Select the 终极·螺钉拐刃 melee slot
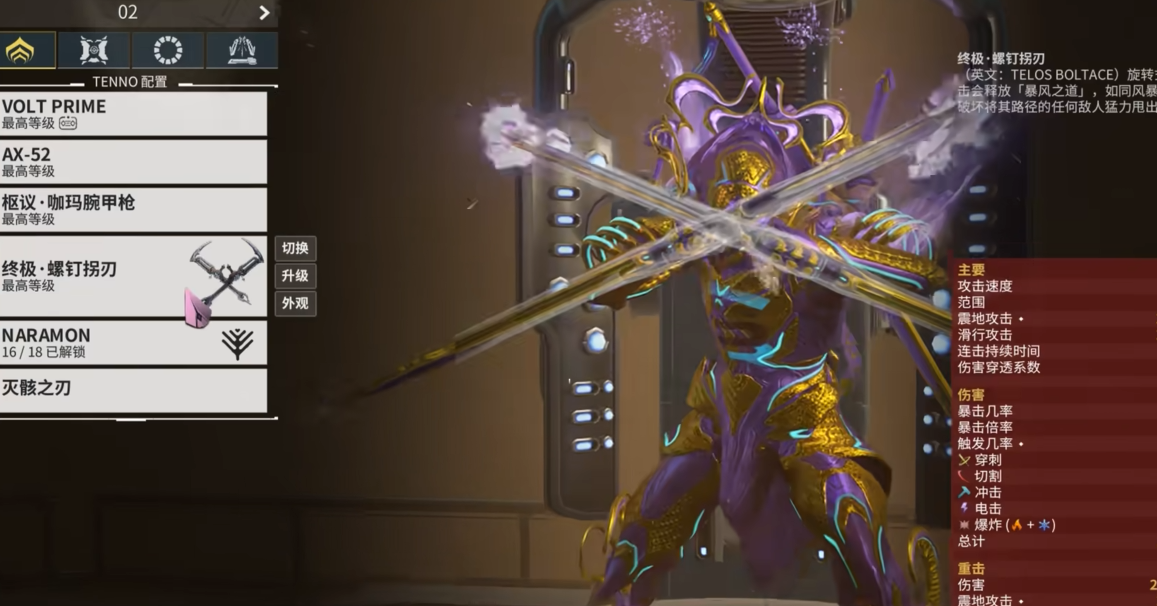Viewport: 1157px width, 606px height. click(x=133, y=277)
